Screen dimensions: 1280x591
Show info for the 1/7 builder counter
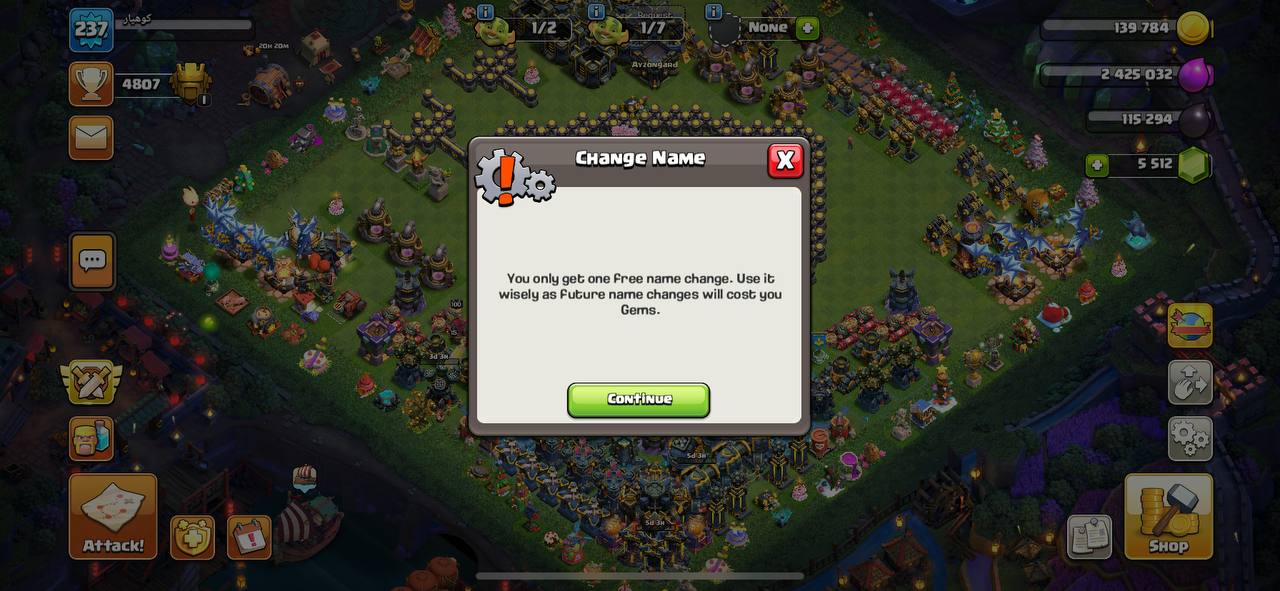[x=597, y=12]
